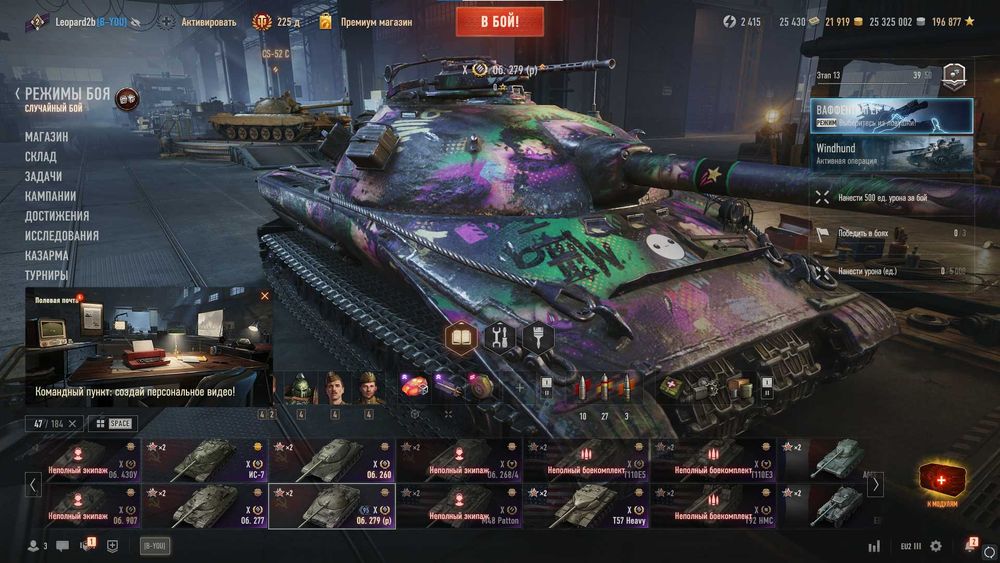Open the МАГАЗИН menu entry
This screenshot has height=563, width=1000.
click(47, 137)
